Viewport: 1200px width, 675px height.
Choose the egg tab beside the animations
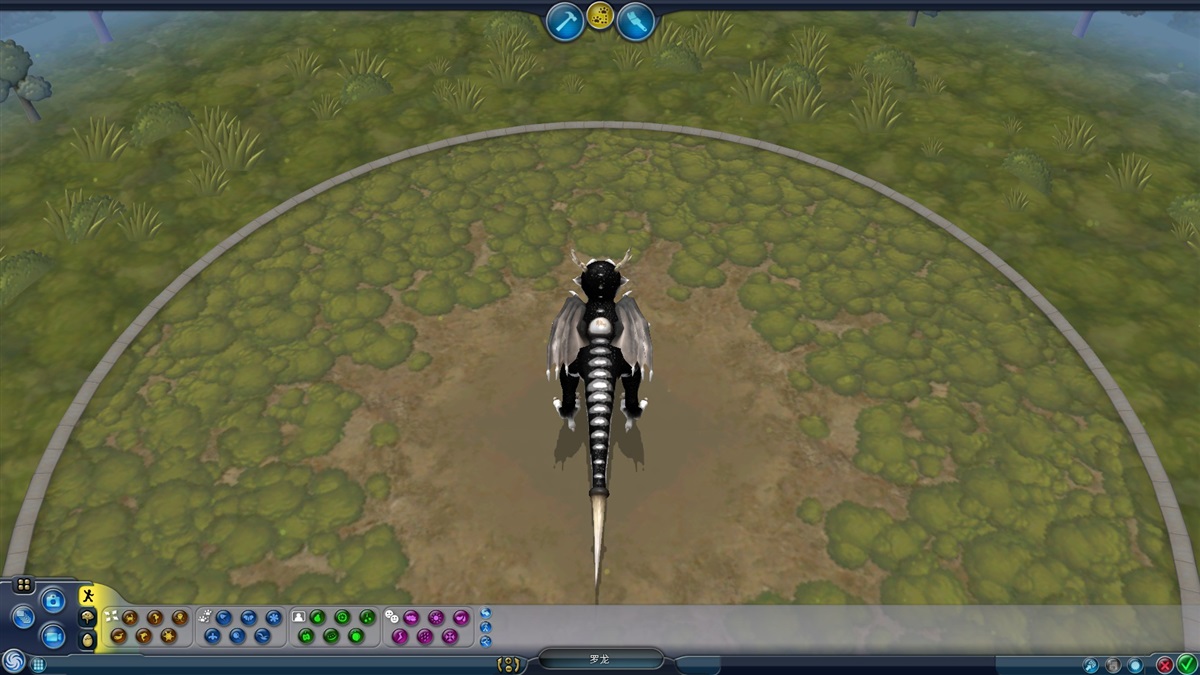pos(88,638)
